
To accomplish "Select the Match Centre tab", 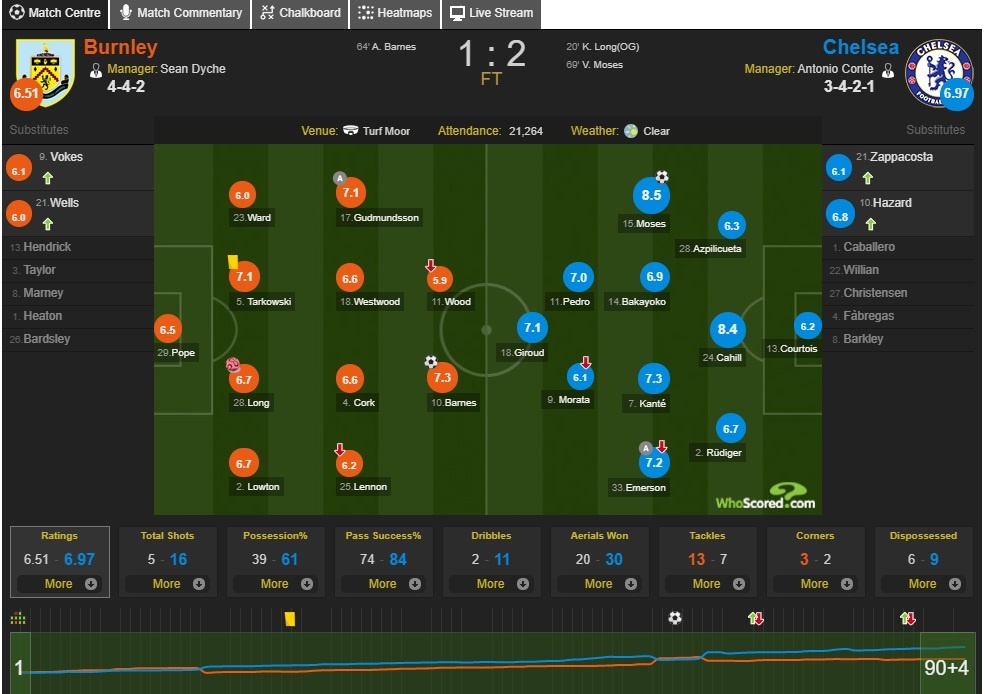I will coord(55,13).
